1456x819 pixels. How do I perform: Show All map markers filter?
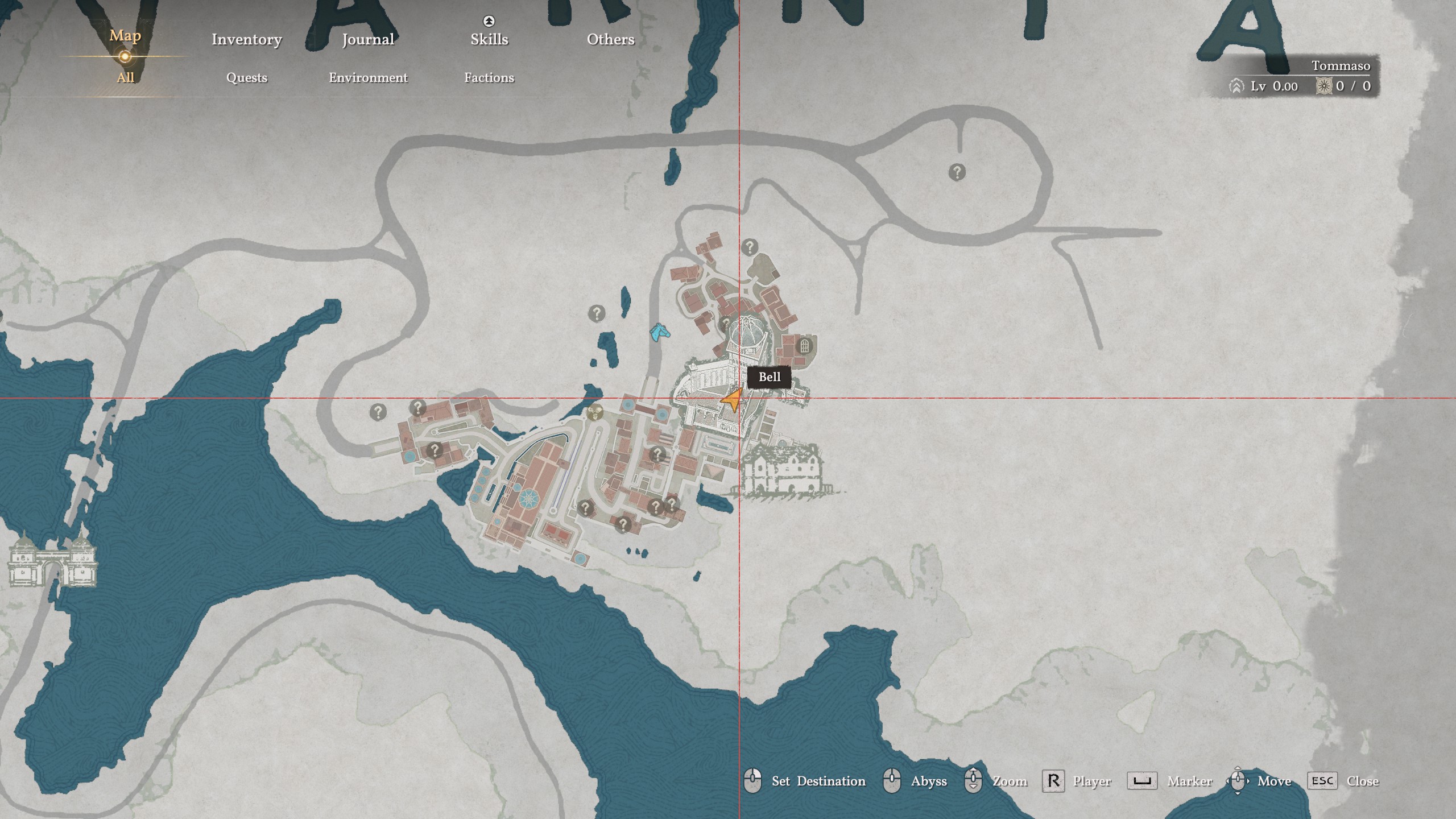pos(125,77)
